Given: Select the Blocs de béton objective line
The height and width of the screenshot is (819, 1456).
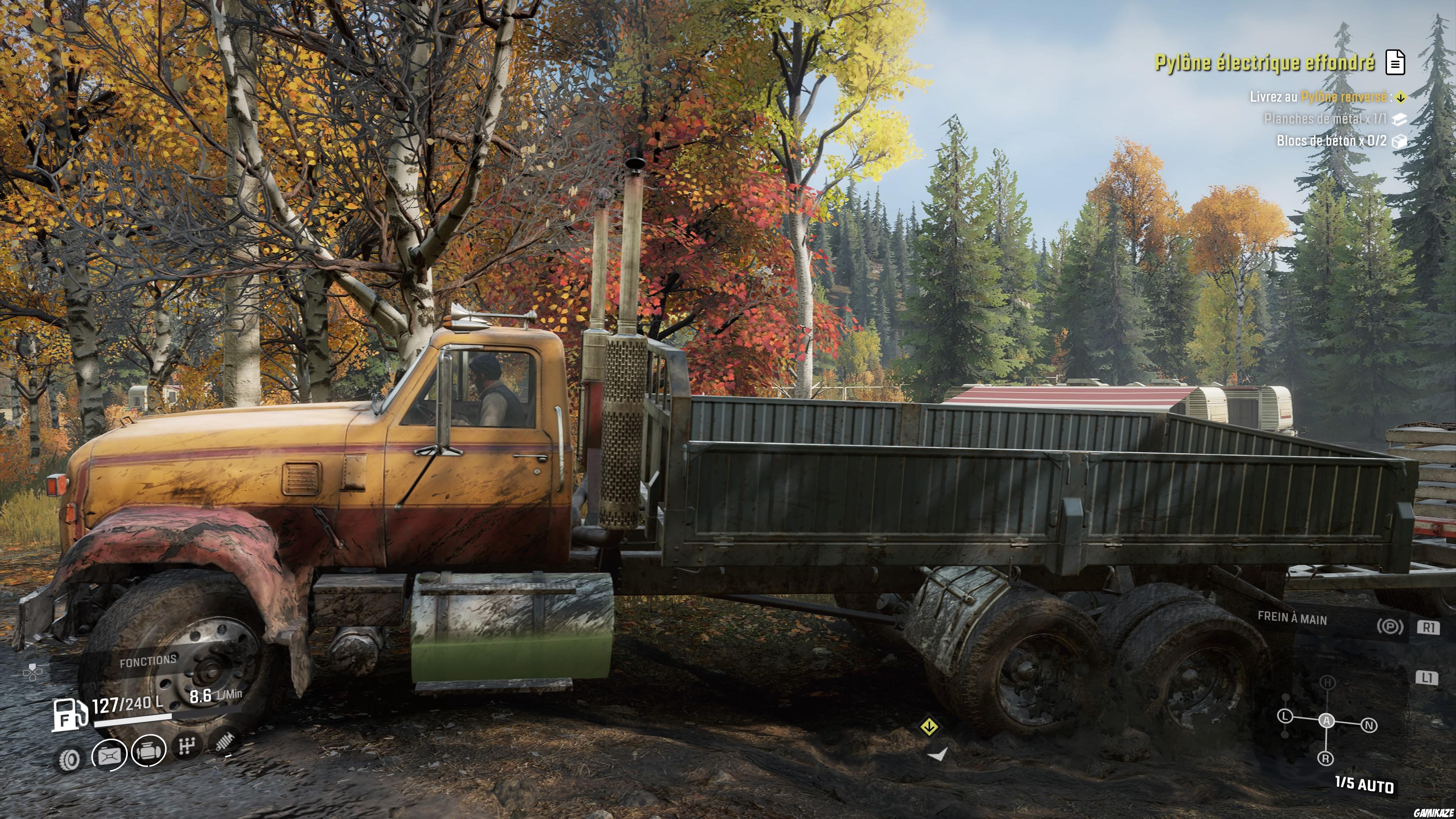Looking at the screenshot, I should pyautogui.click(x=1331, y=141).
